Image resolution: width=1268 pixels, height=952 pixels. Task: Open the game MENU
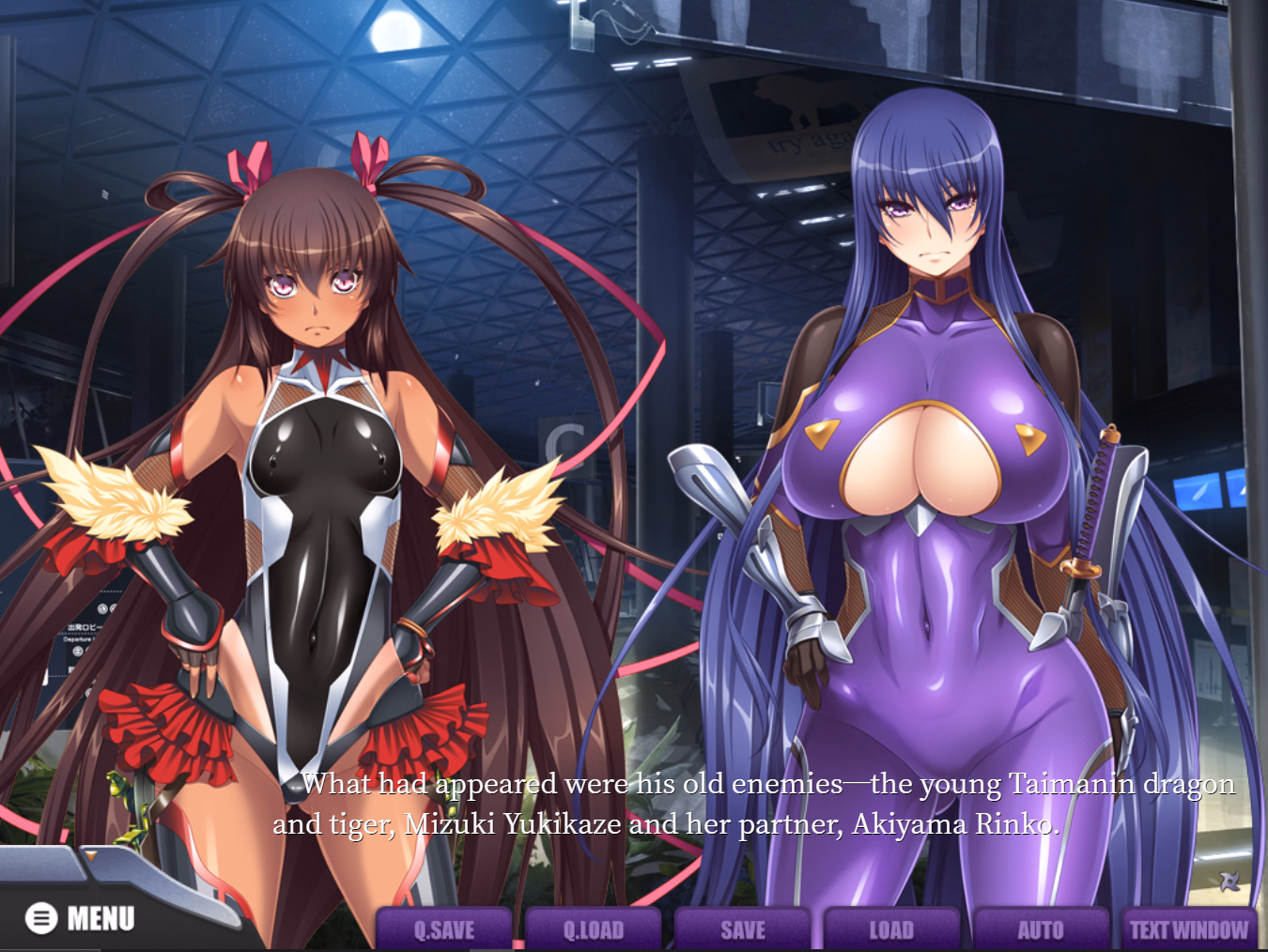click(x=85, y=917)
